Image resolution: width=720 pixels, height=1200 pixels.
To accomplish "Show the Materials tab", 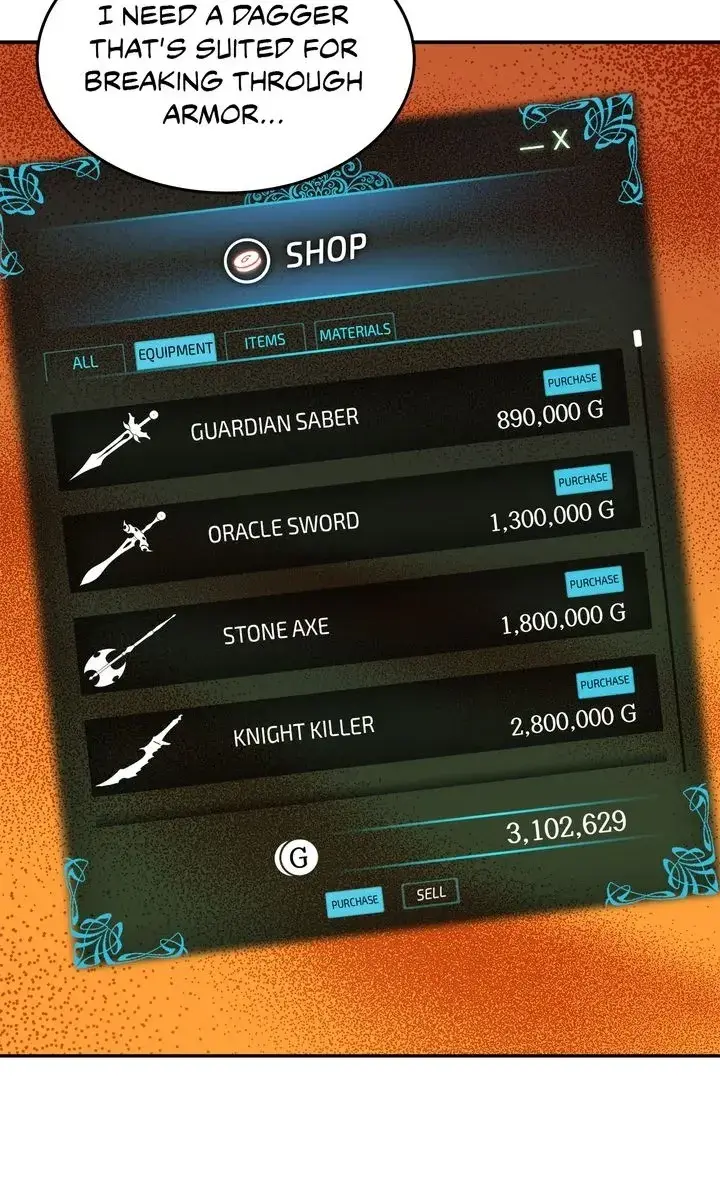I will (355, 332).
